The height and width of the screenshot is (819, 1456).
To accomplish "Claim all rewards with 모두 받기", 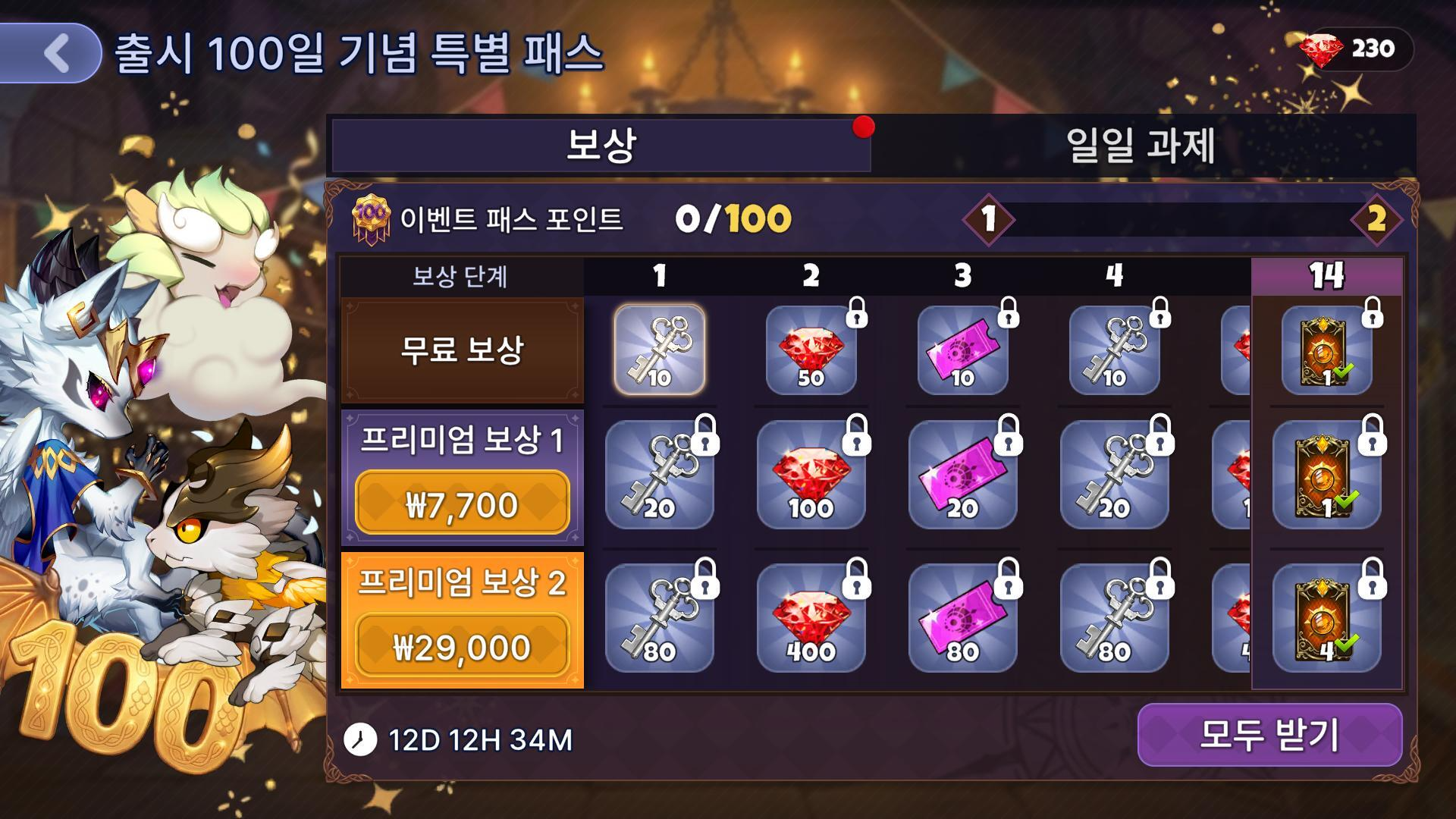I will 1269,734.
